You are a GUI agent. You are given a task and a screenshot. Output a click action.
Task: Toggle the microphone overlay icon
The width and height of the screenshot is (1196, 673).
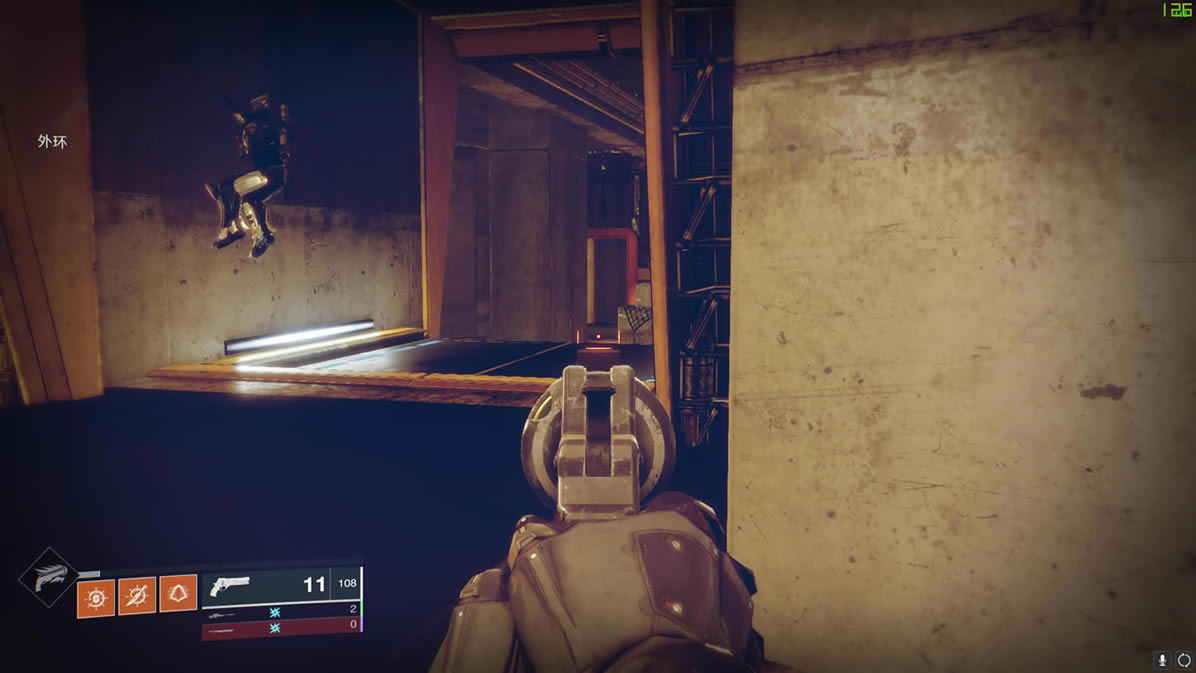pos(1162,660)
